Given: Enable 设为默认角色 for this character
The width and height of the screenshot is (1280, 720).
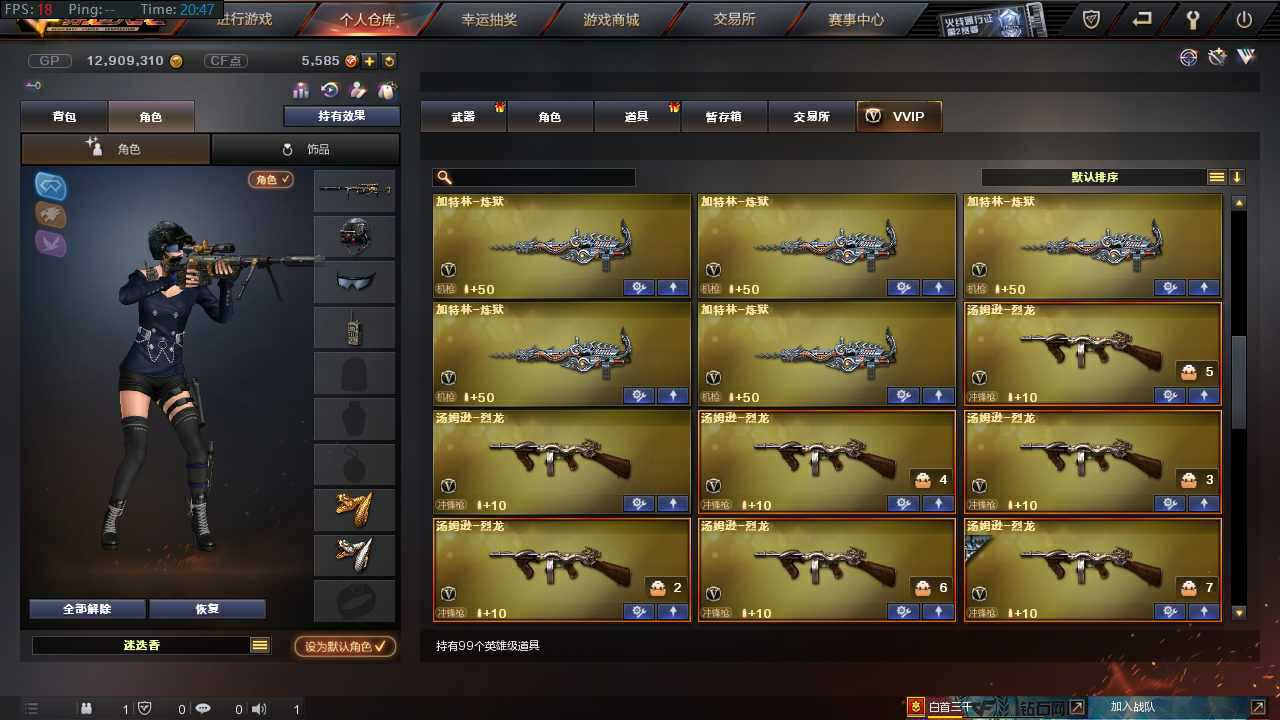Looking at the screenshot, I should pos(345,645).
